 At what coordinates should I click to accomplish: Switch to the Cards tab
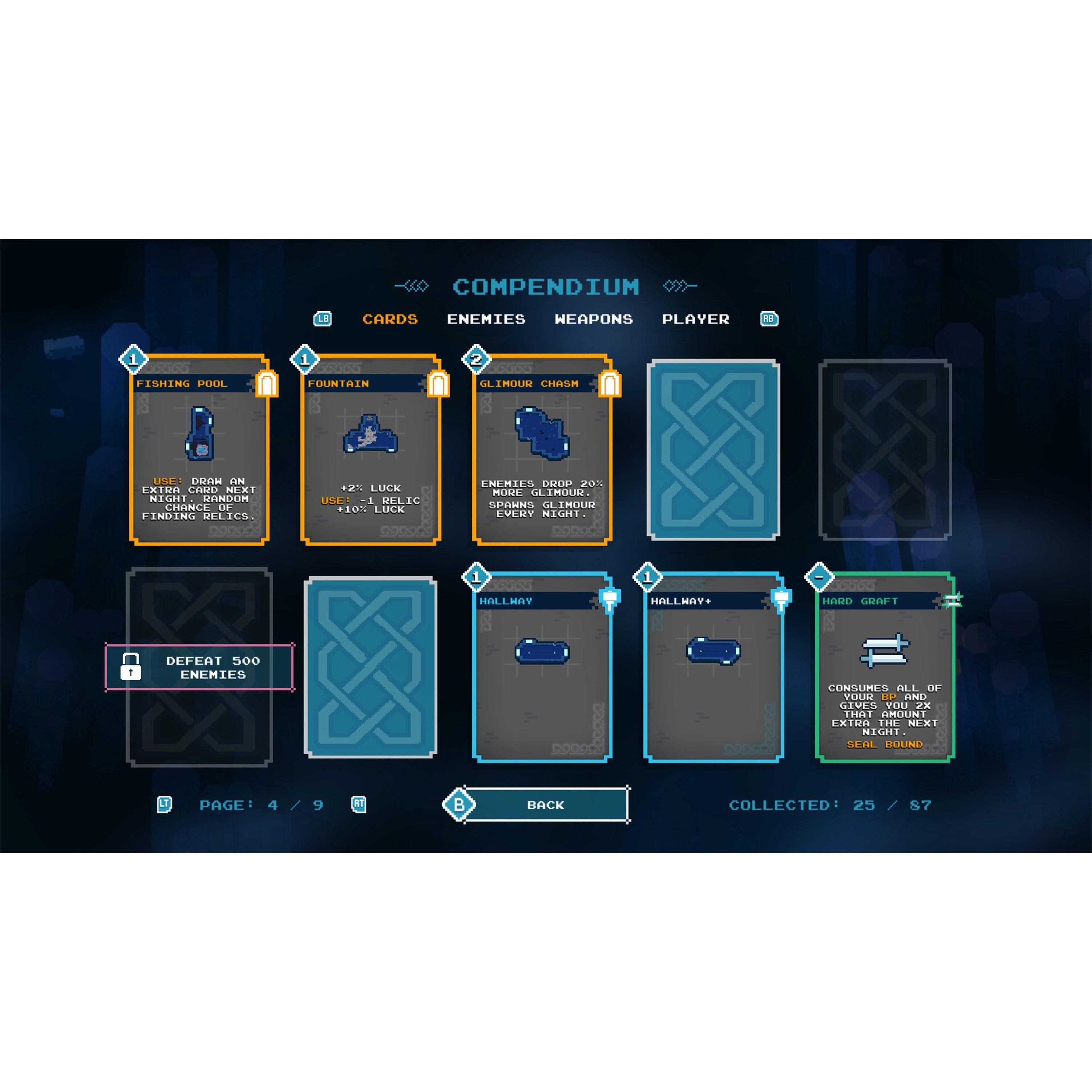[x=390, y=319]
